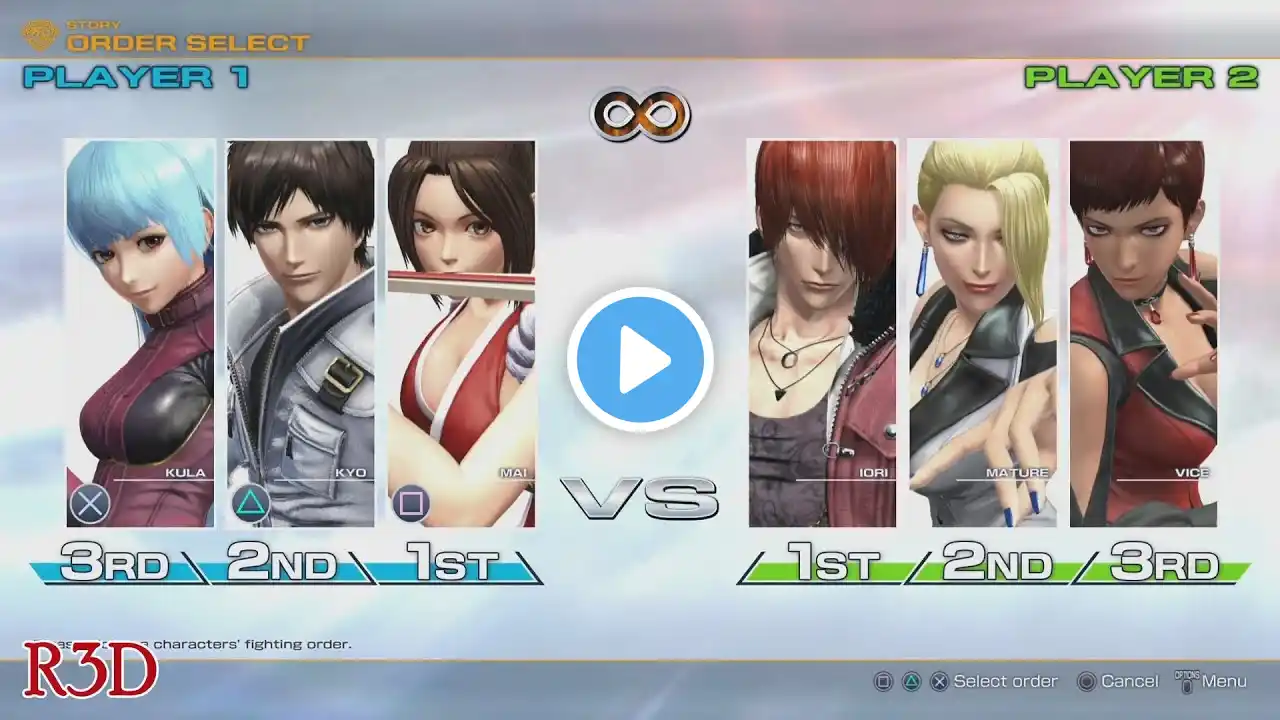Choose Kyo's character portrait card

pos(300,333)
